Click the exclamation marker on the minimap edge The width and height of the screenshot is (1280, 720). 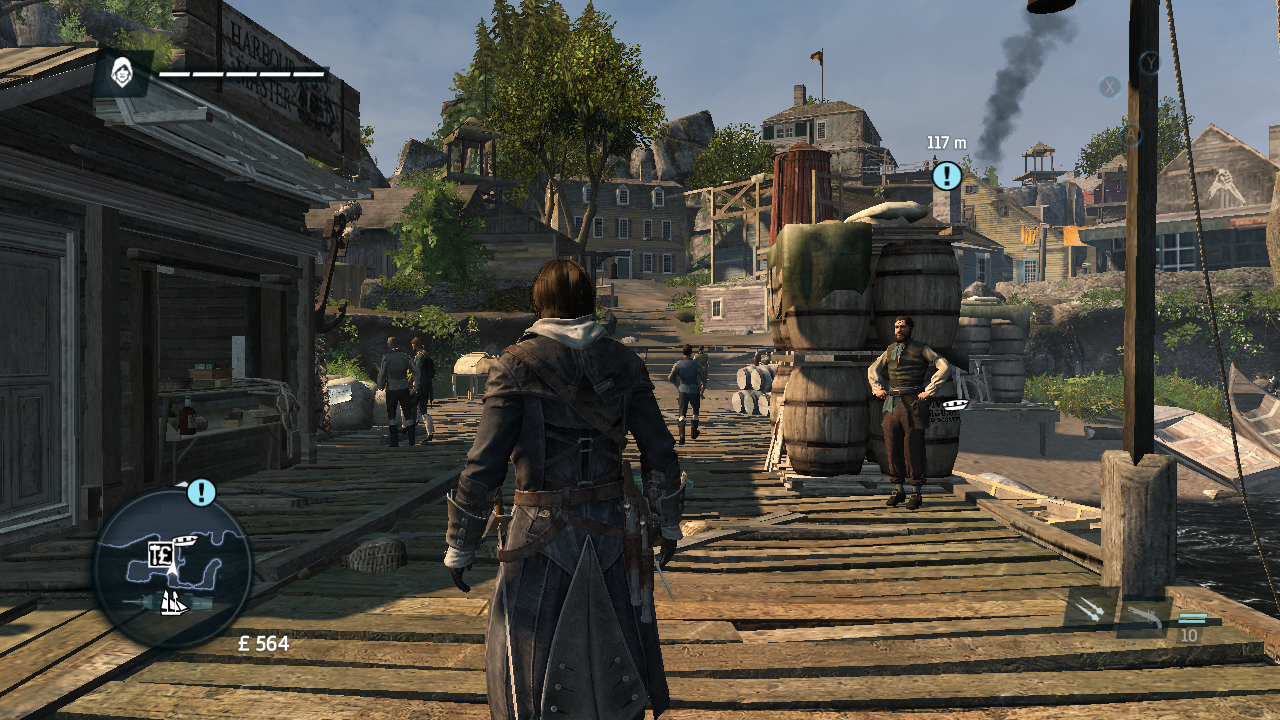pyautogui.click(x=201, y=492)
